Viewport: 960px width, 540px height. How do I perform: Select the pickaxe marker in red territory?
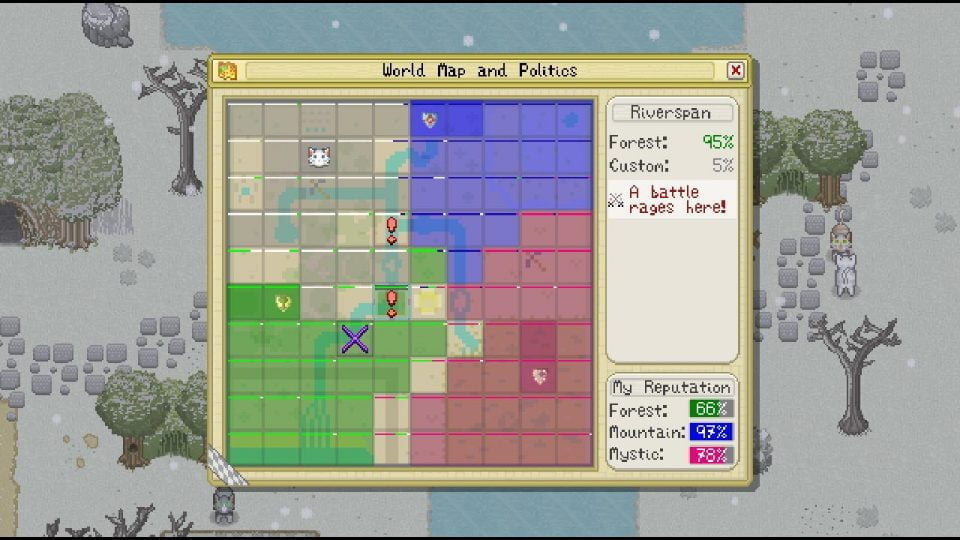click(537, 265)
